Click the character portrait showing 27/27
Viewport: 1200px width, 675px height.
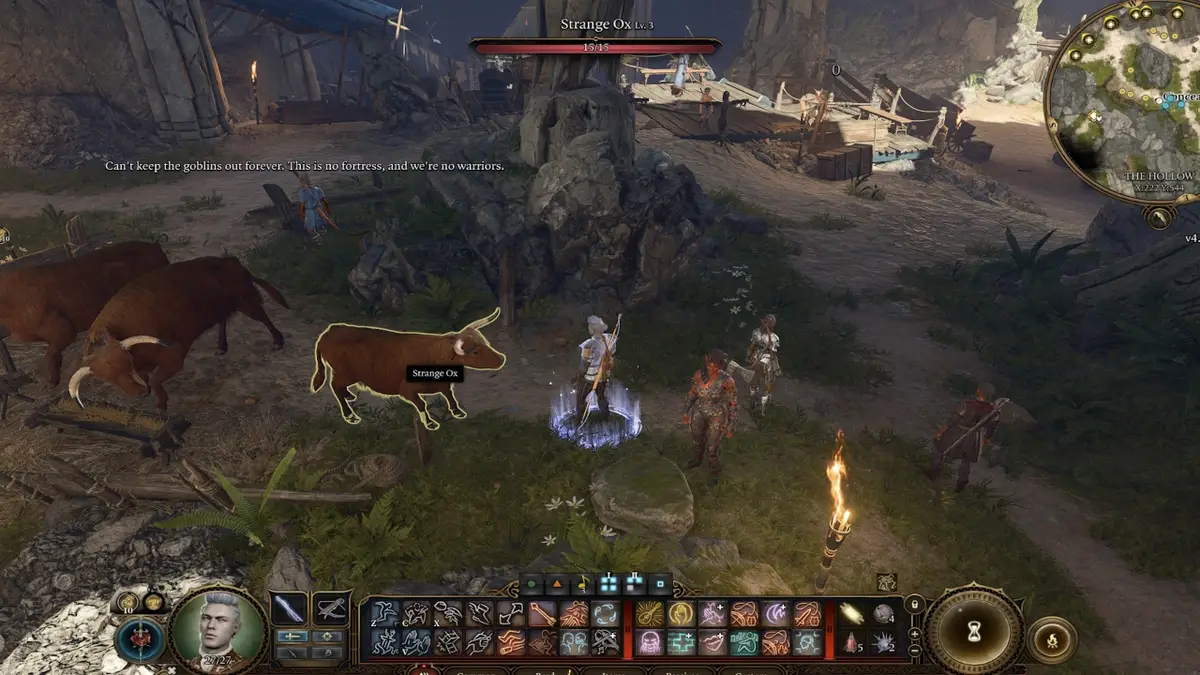click(x=217, y=629)
